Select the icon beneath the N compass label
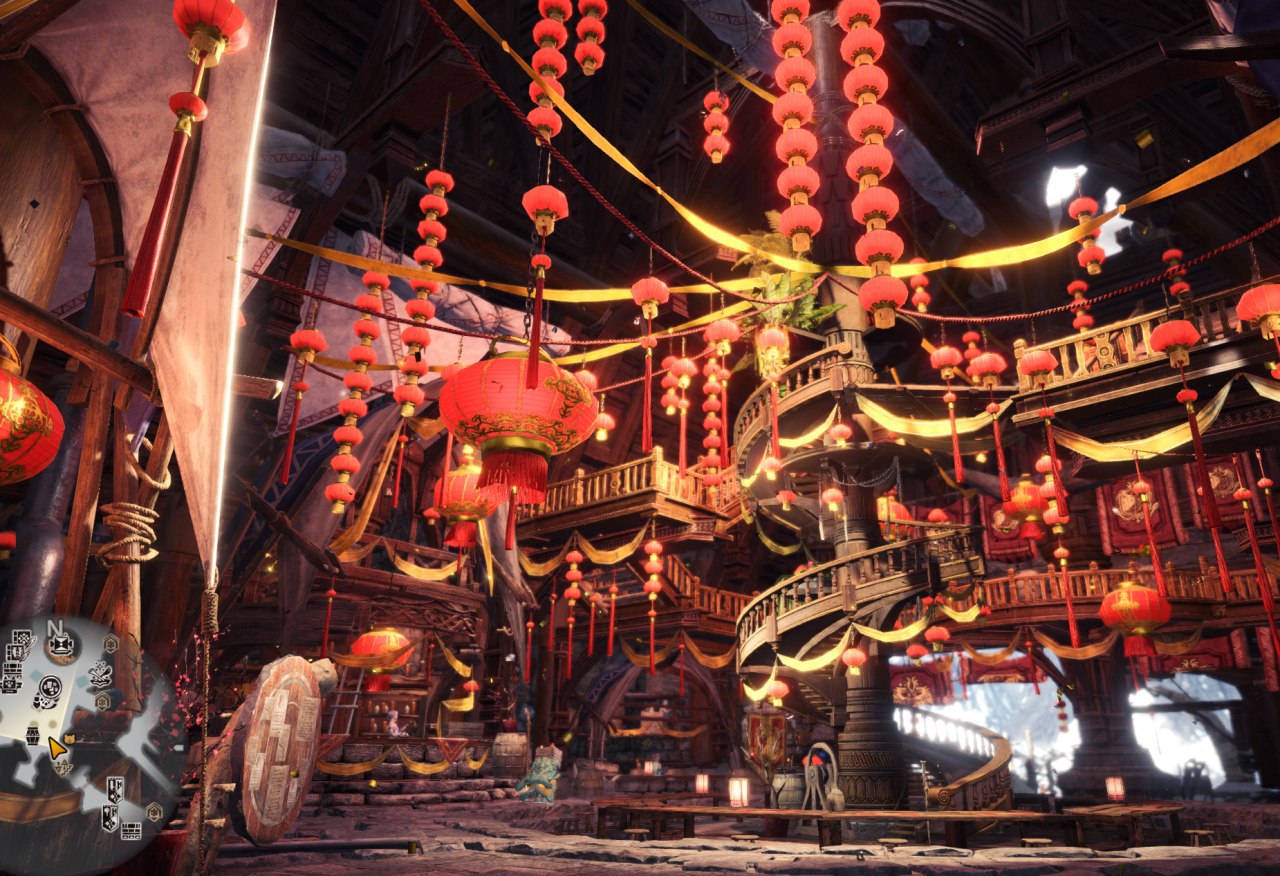The height and width of the screenshot is (876, 1280). point(62,647)
